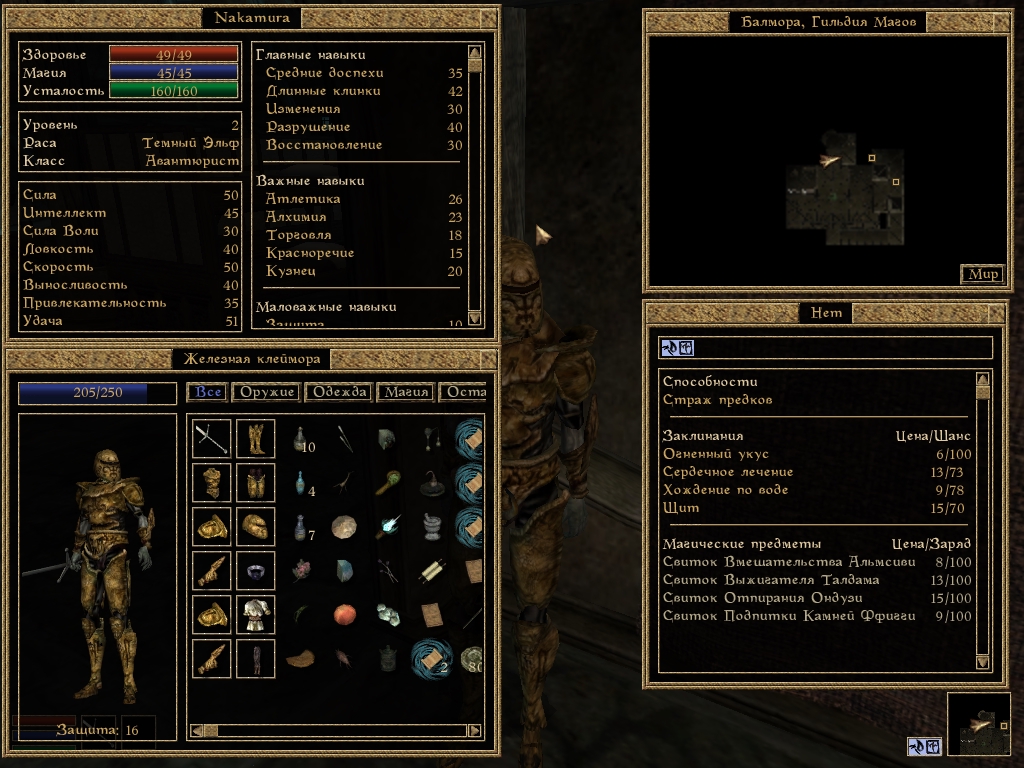
Task: Select the red round fruit ingredient
Action: [x=345, y=613]
